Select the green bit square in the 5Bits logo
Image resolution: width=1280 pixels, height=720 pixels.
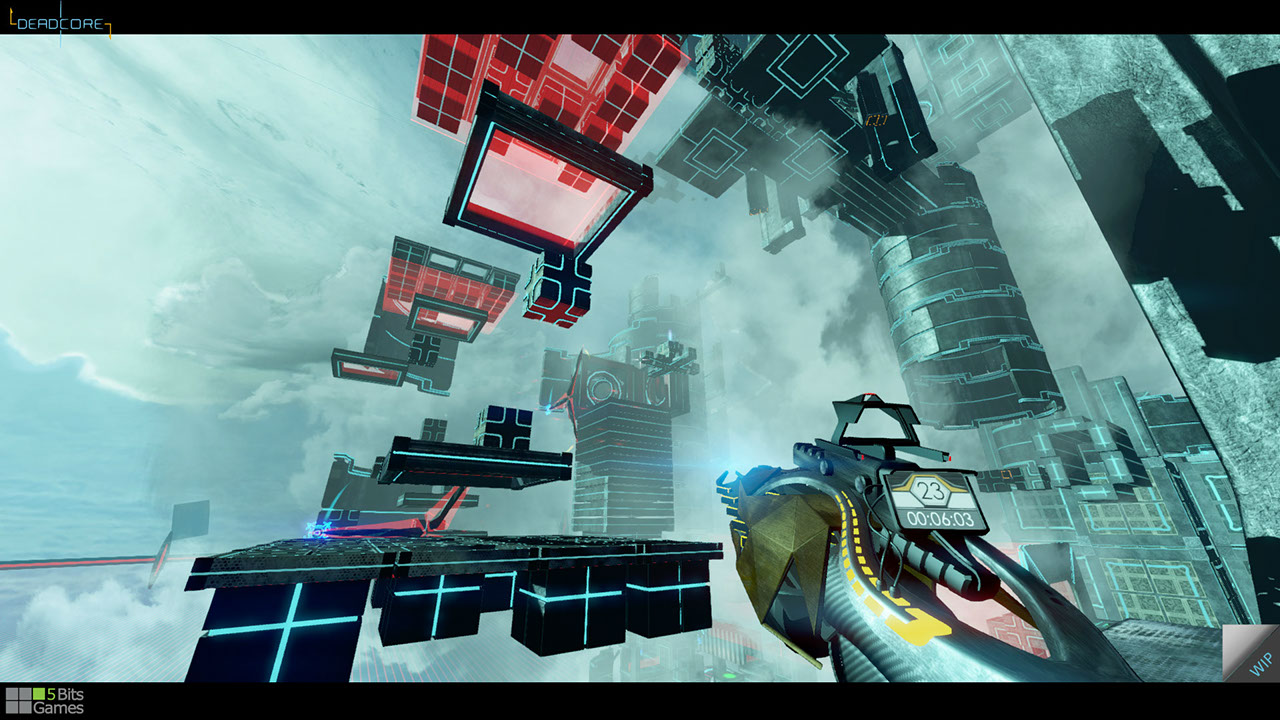[x=38, y=694]
